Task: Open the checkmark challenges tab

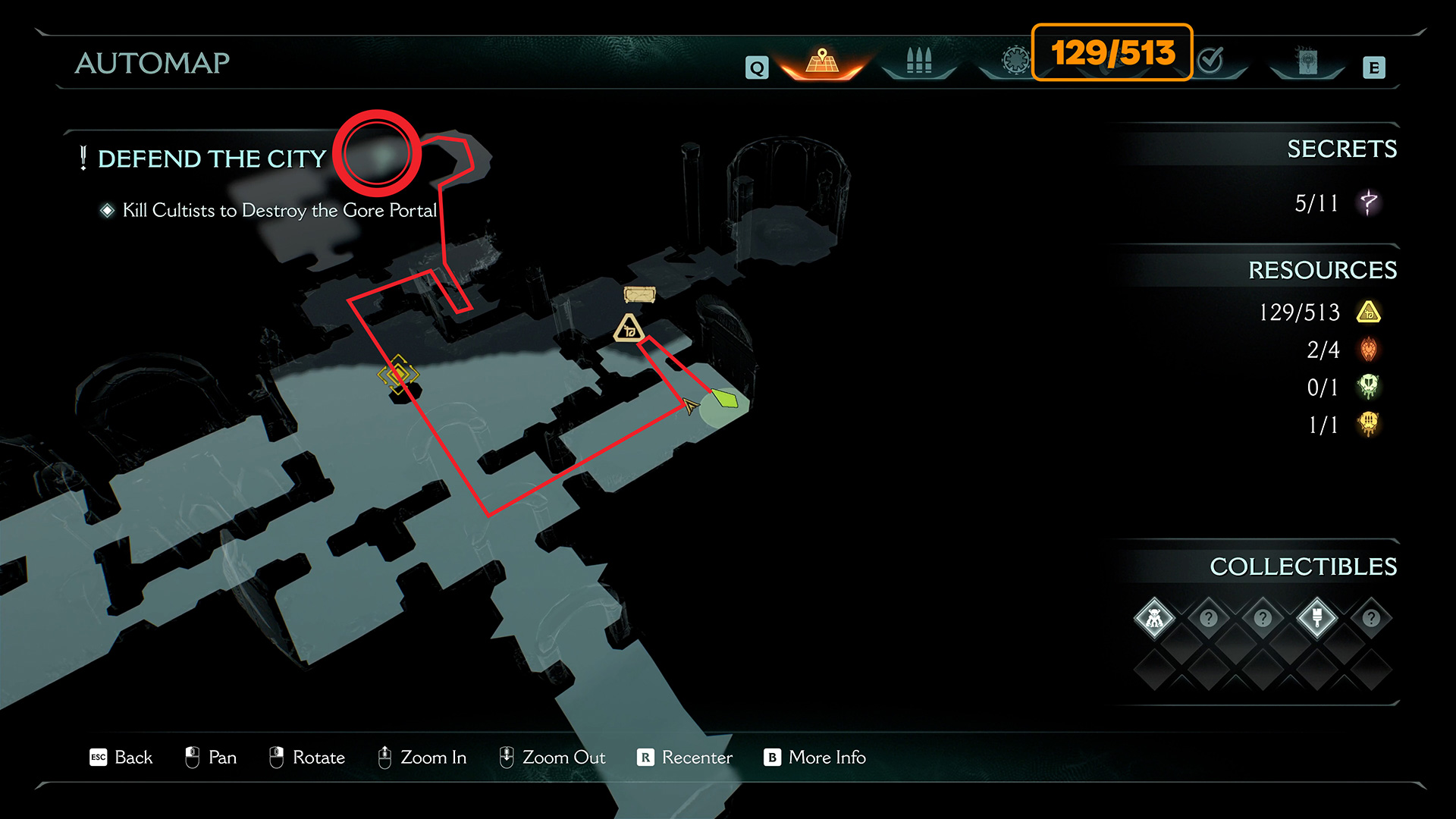Action: coord(1211,60)
